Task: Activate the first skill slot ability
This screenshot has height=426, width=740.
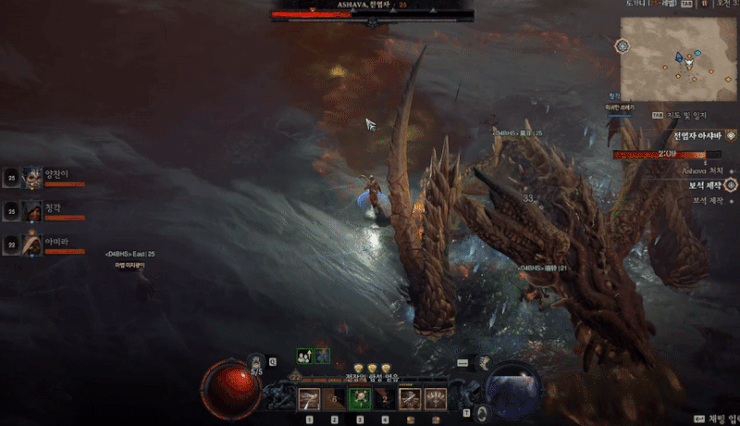Action: [x=310, y=399]
